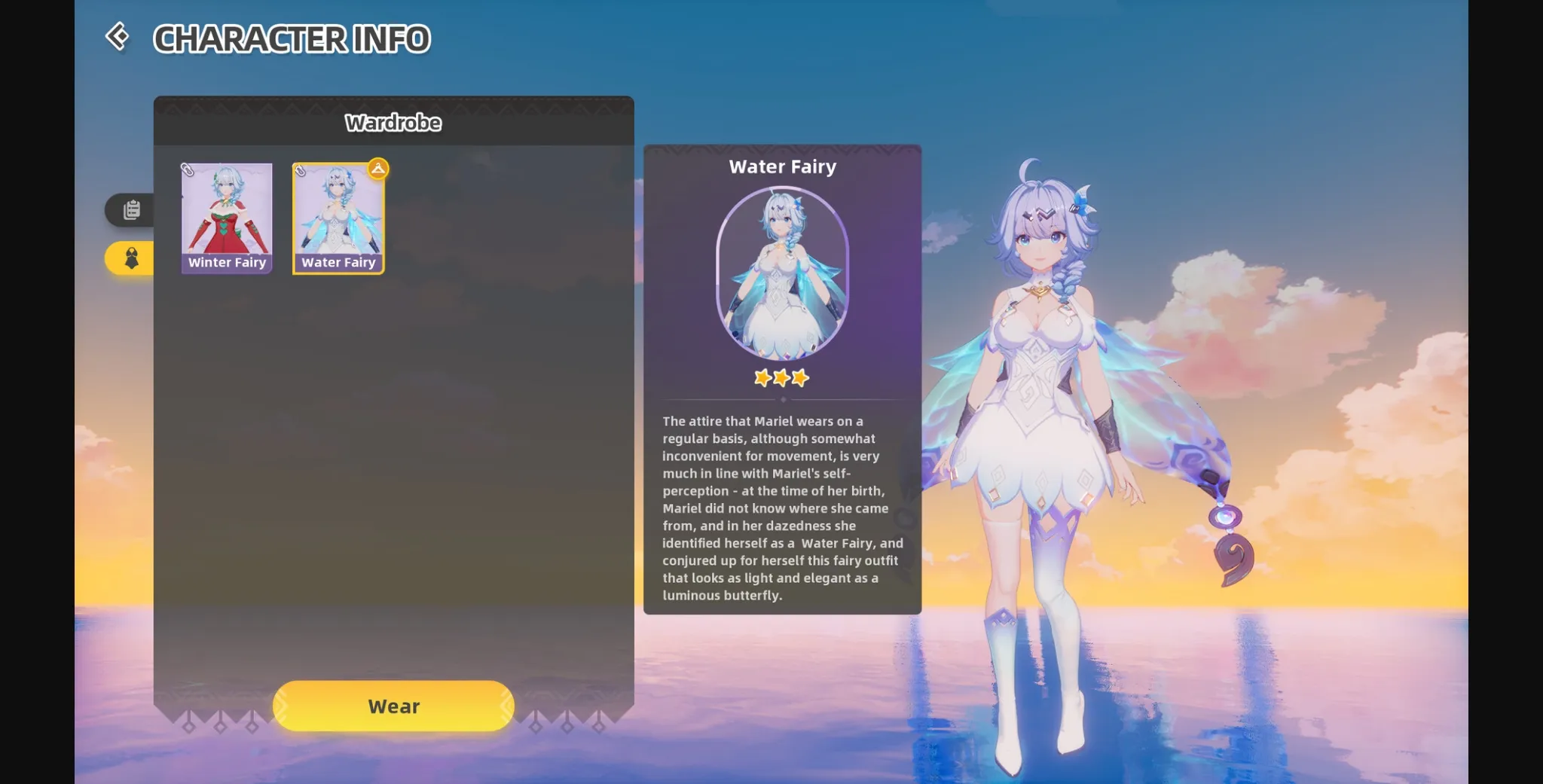This screenshot has width=1543, height=784.
Task: Click the Winter Fairy label under its thumbnail
Action: (x=227, y=262)
